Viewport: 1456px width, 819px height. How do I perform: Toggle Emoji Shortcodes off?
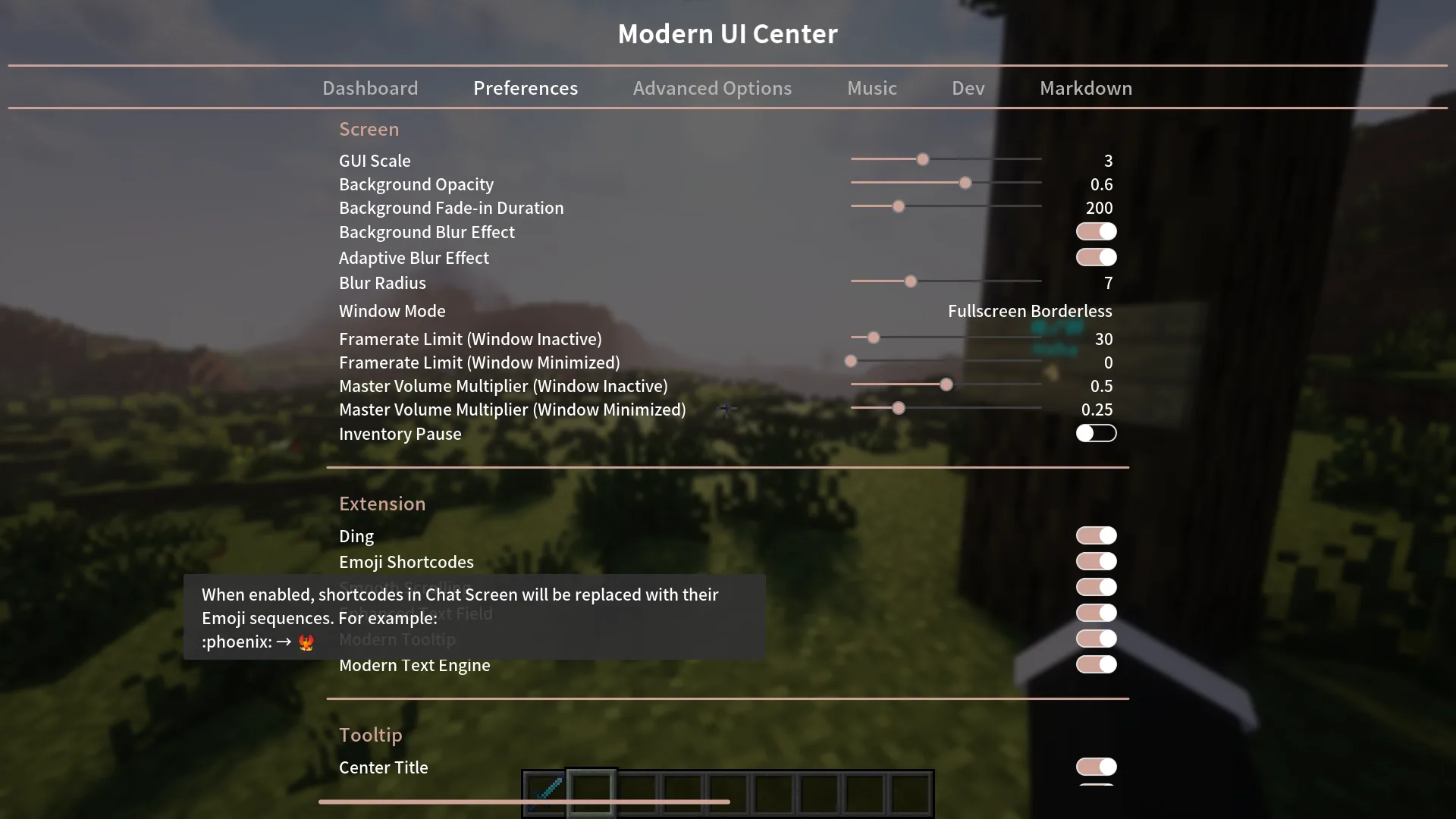(x=1096, y=561)
